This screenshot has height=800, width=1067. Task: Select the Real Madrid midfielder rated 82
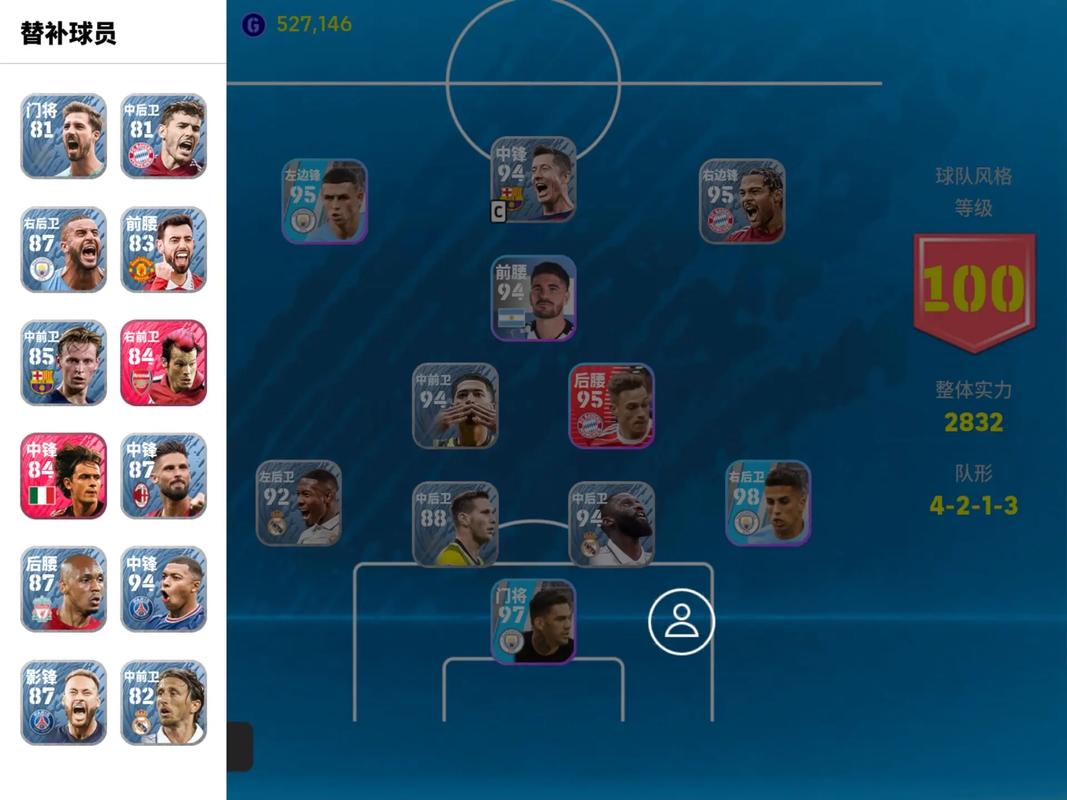164,701
